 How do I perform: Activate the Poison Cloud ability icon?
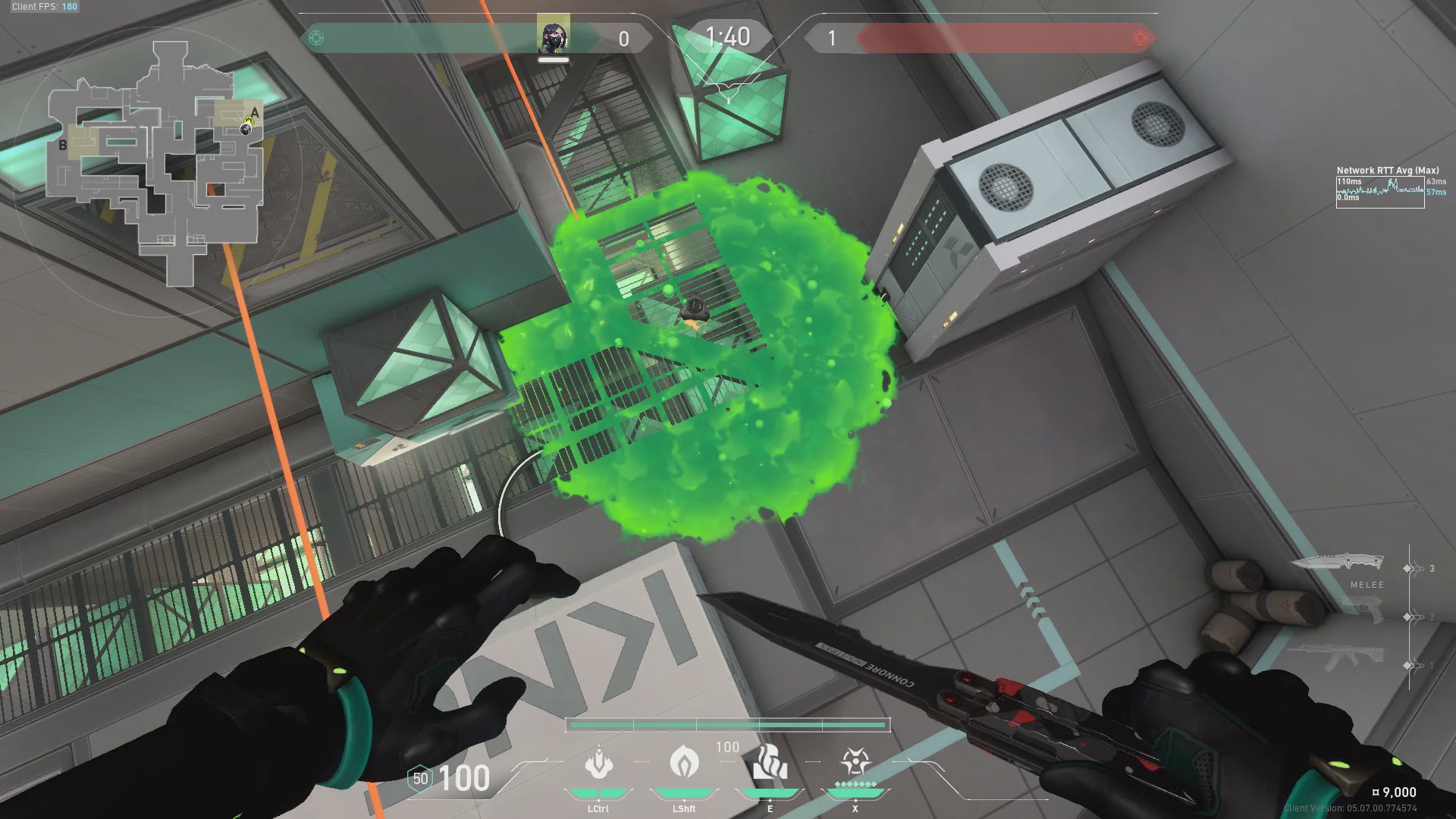click(x=684, y=762)
